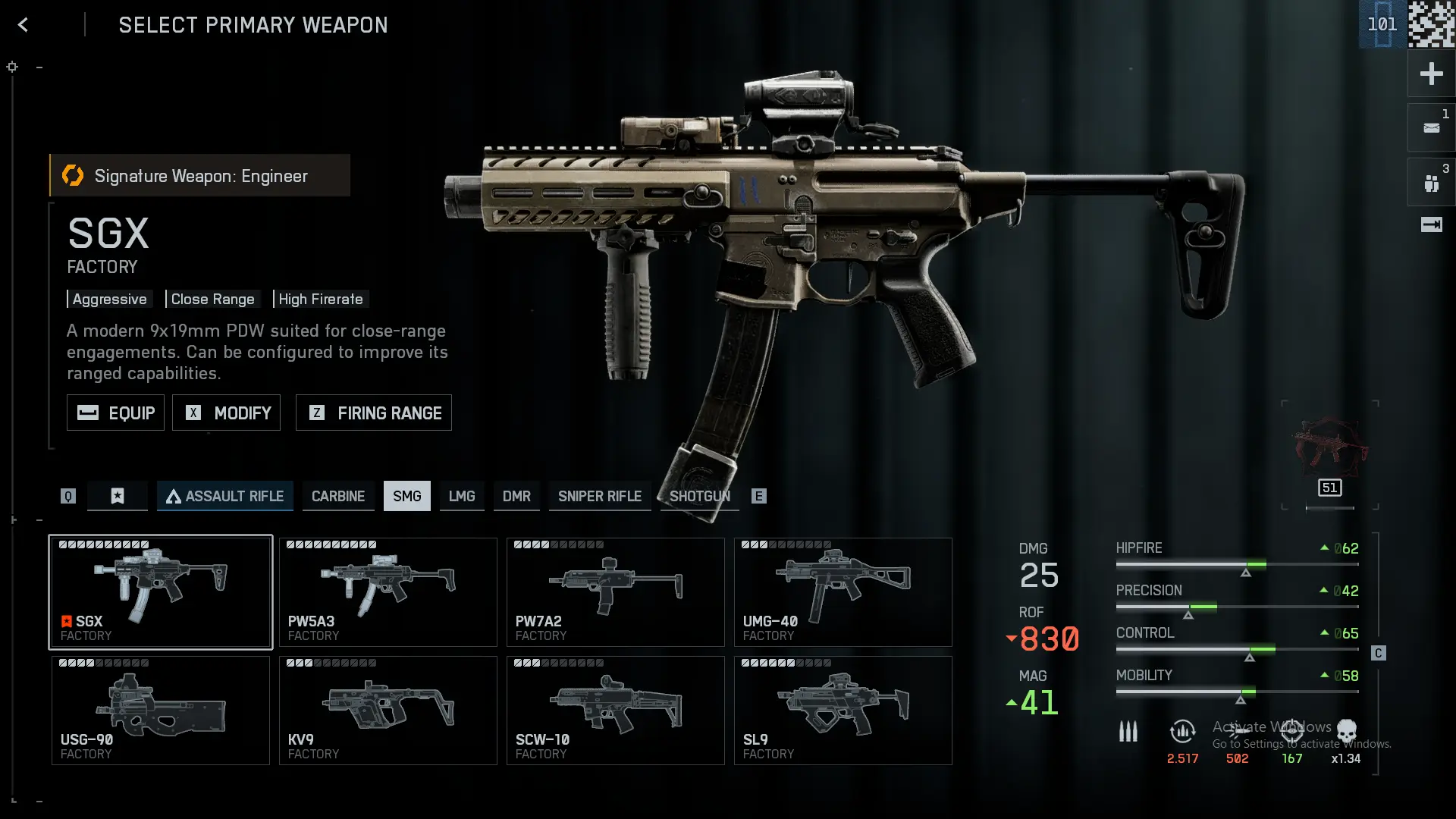Go back with the arrow button
The image size is (1456, 819).
pos(23,25)
